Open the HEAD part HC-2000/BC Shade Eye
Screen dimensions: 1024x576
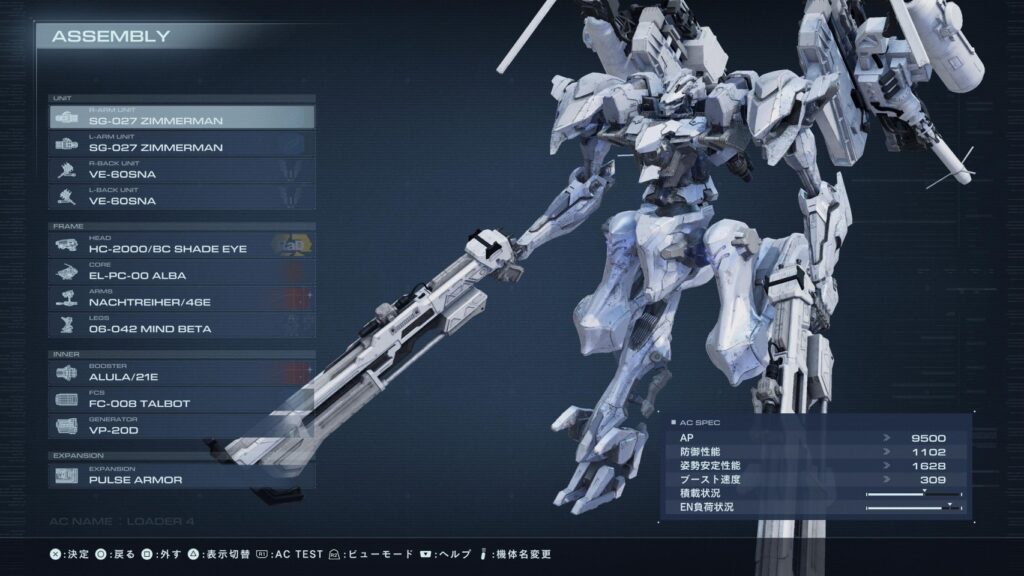click(x=181, y=245)
